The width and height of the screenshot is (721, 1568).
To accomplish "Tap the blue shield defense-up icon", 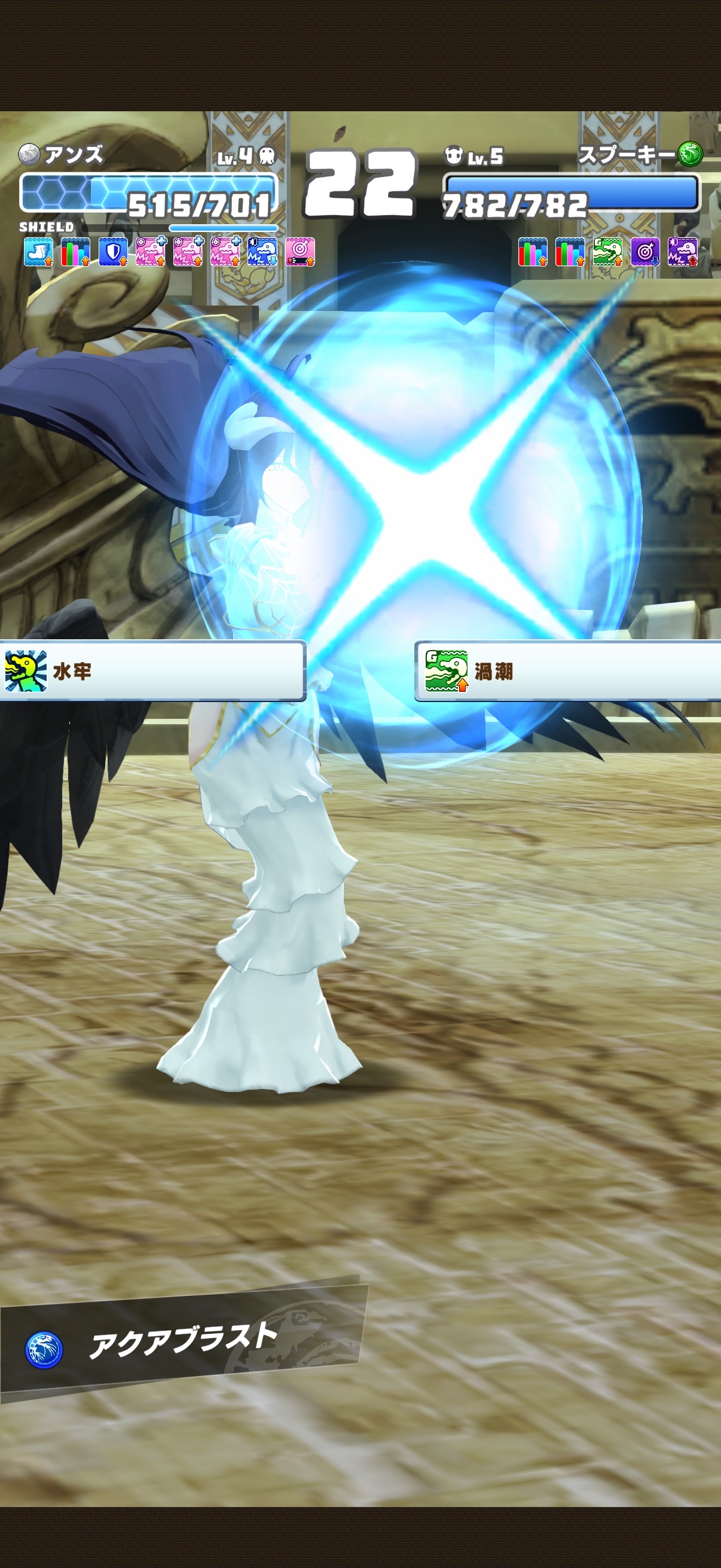I will tap(112, 252).
